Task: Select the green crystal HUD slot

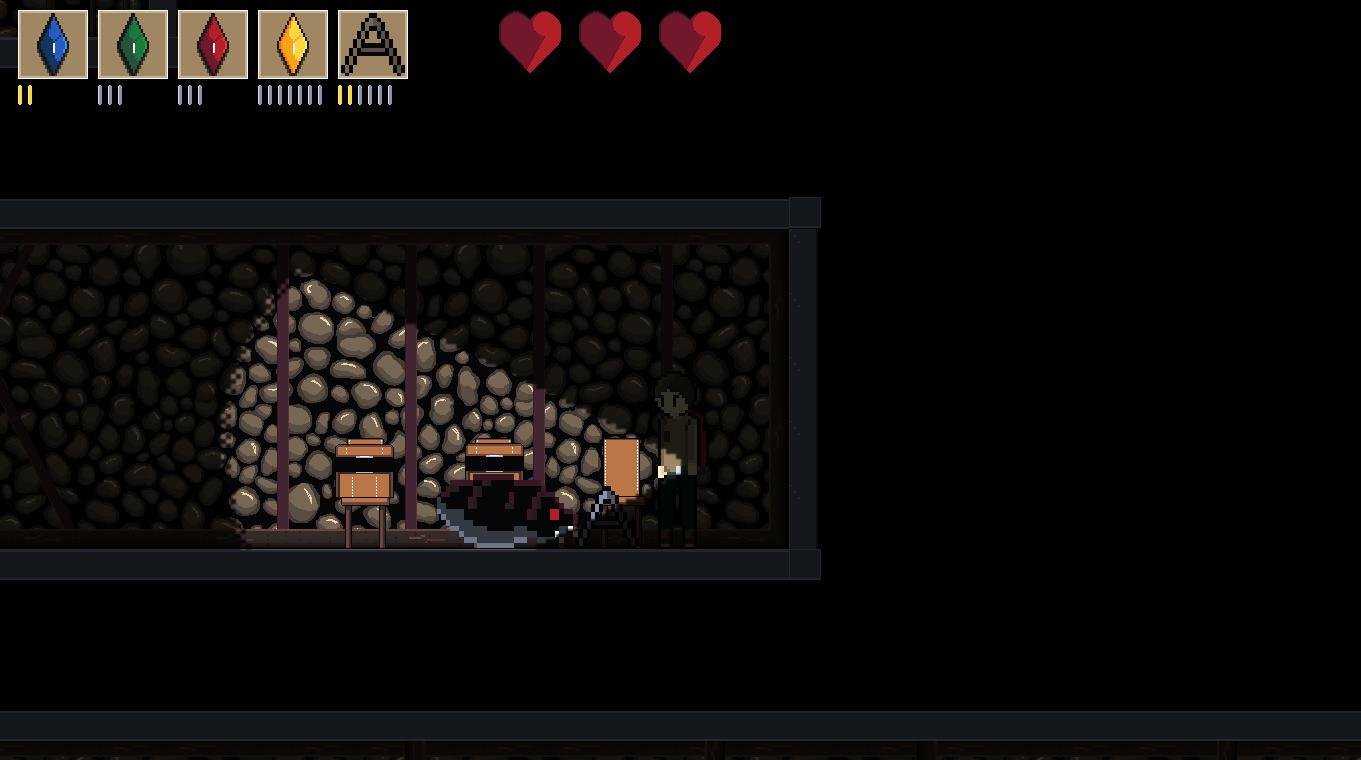Action: [133, 43]
